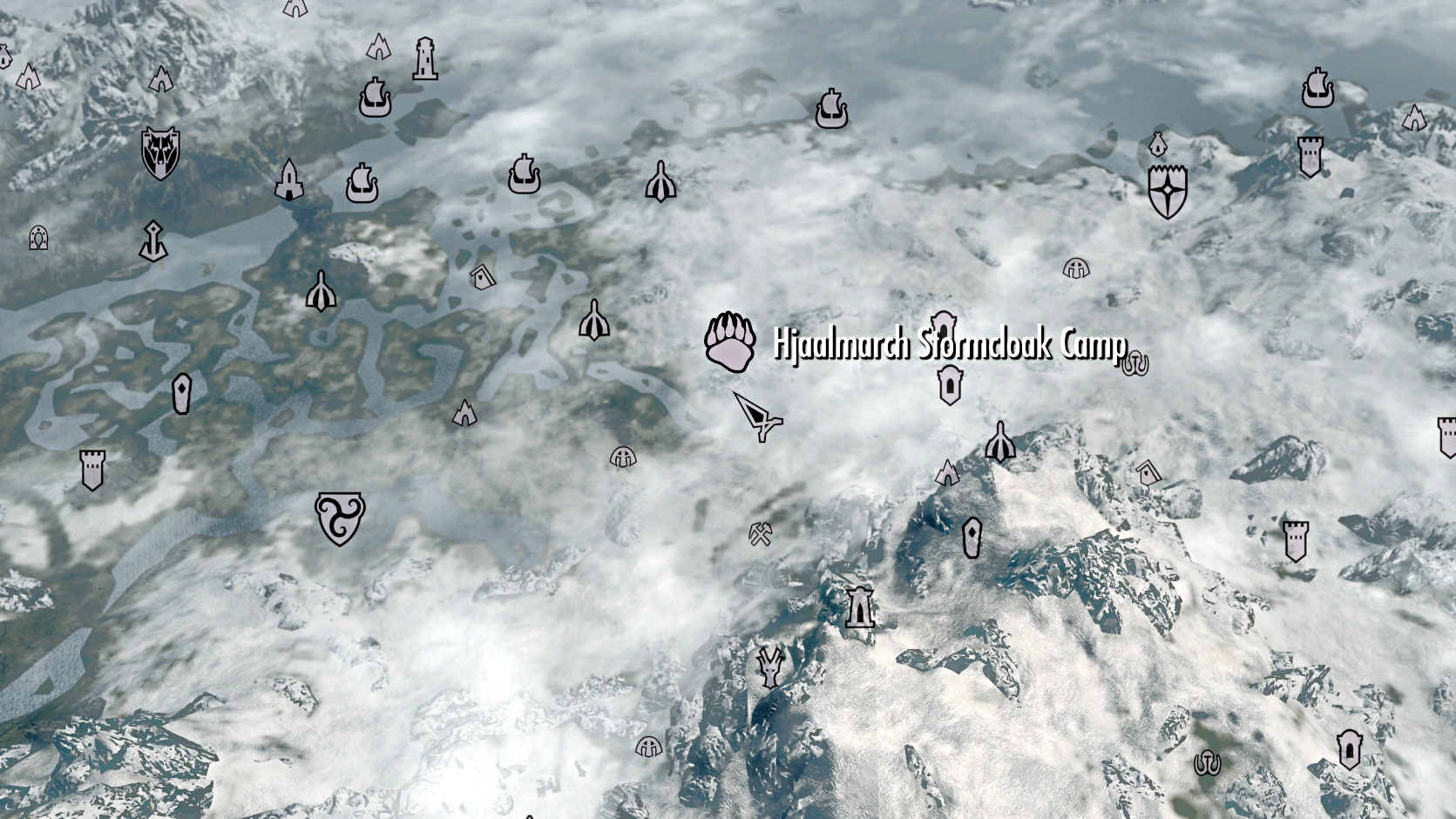This screenshot has width=1456, height=819.
Task: Select the shipwreck marker in the northern sea
Action: (x=830, y=106)
